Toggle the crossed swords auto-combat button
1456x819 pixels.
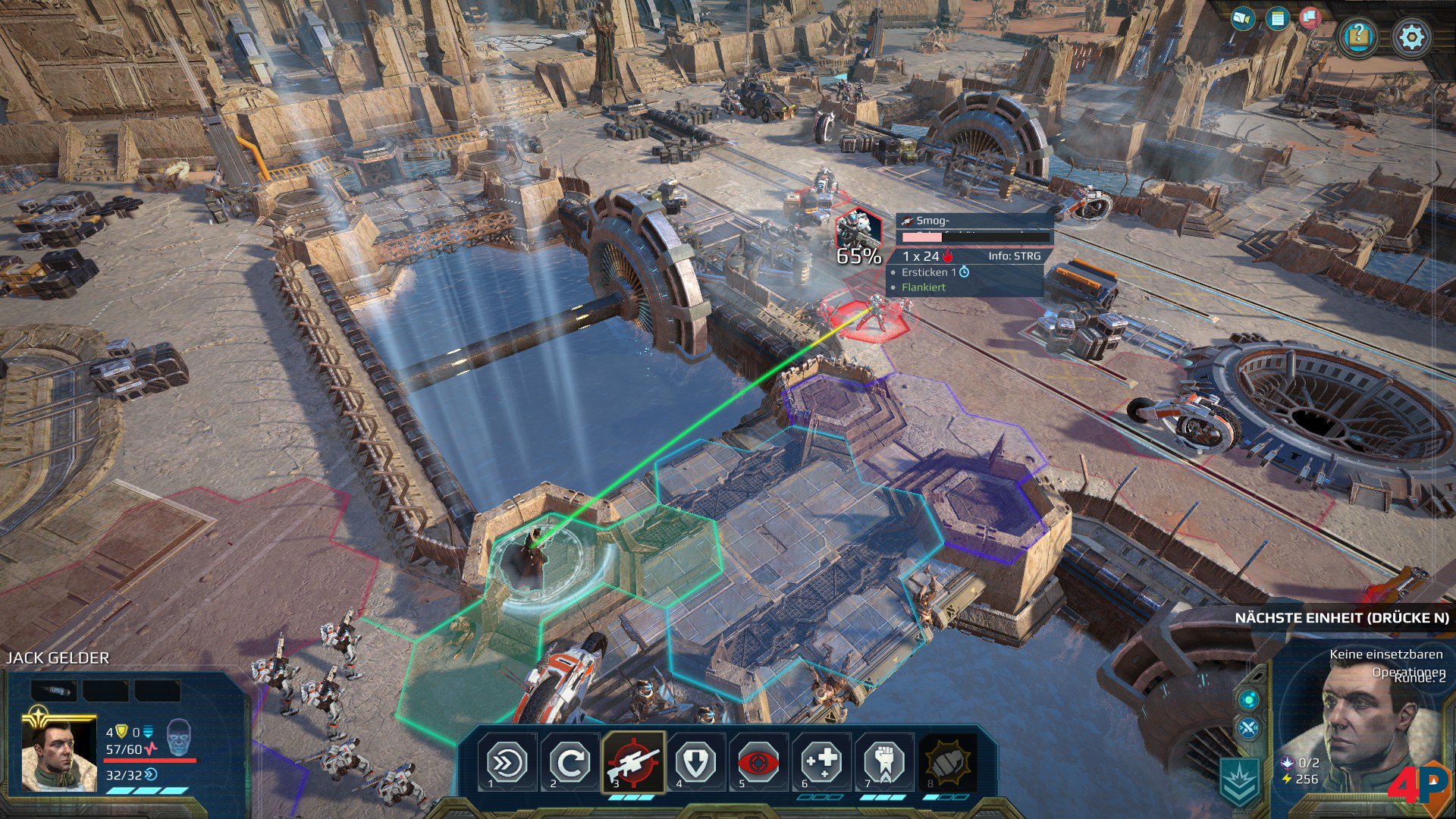point(1248,729)
